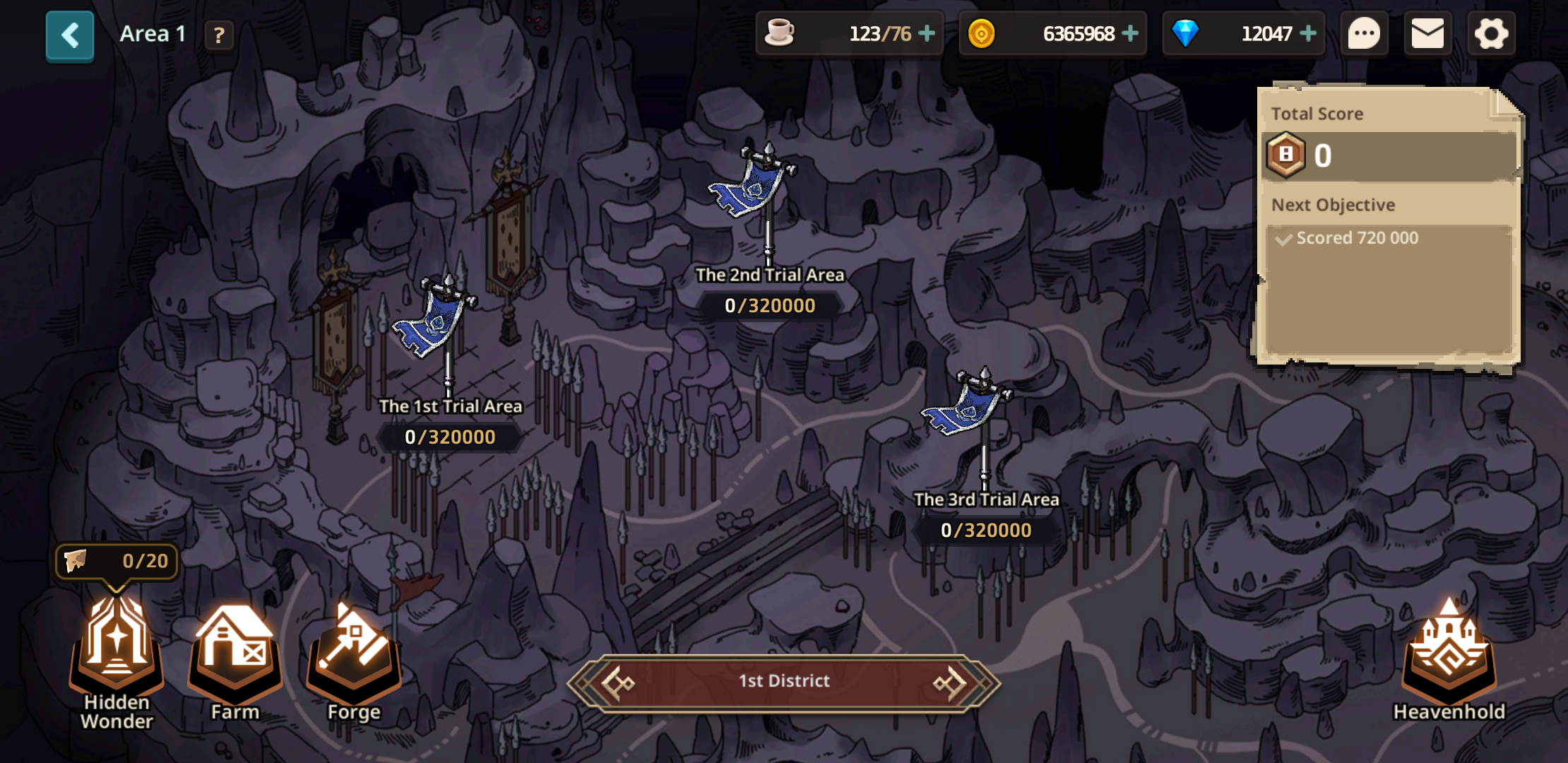This screenshot has width=1568, height=763.
Task: Go back using the teal arrow button
Action: [69, 35]
